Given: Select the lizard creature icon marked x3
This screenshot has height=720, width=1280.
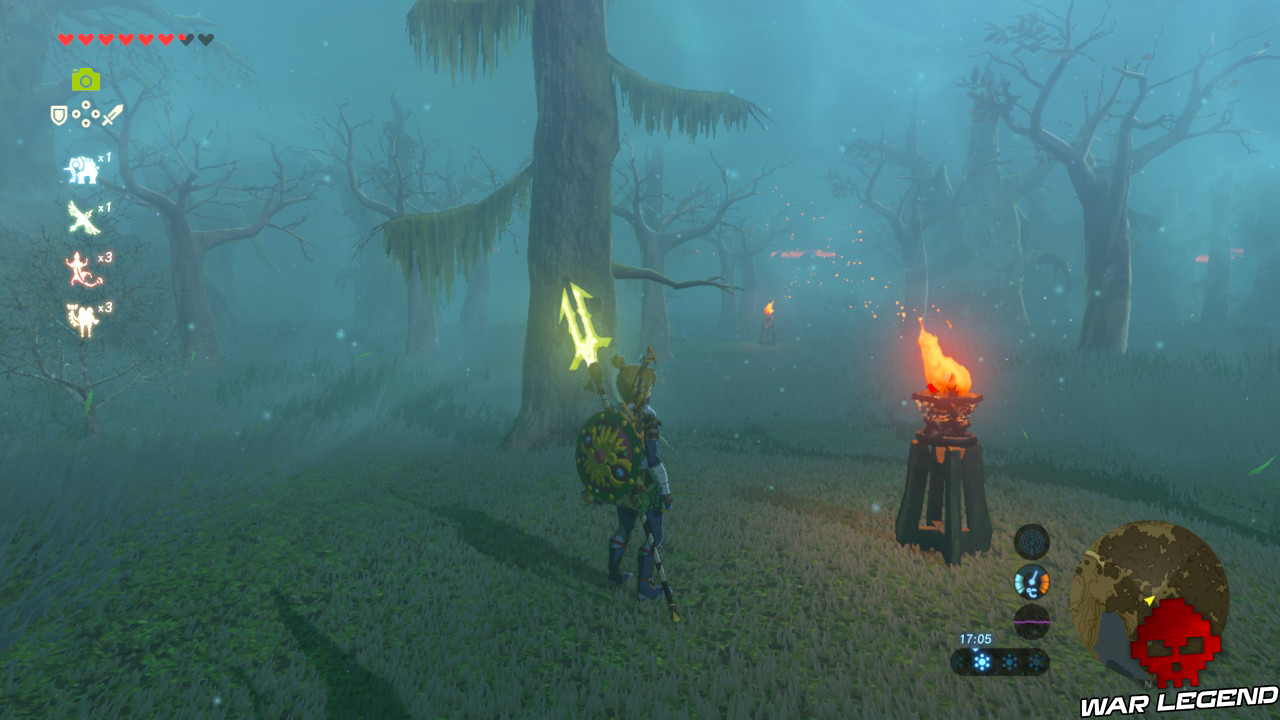Looking at the screenshot, I should point(78,268).
